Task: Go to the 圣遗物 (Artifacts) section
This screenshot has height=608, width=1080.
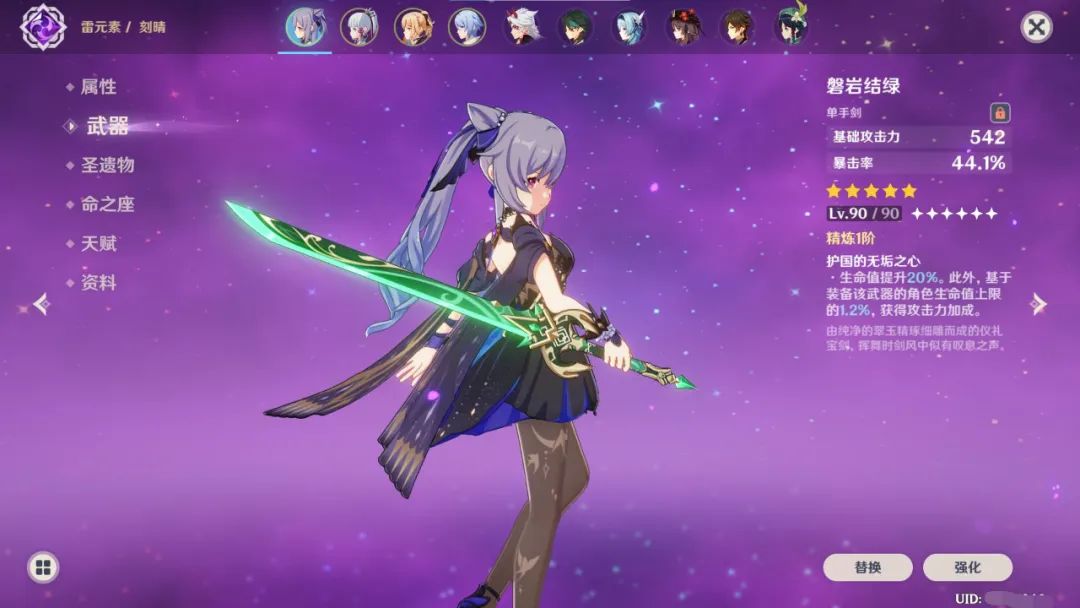Action: click(x=107, y=165)
